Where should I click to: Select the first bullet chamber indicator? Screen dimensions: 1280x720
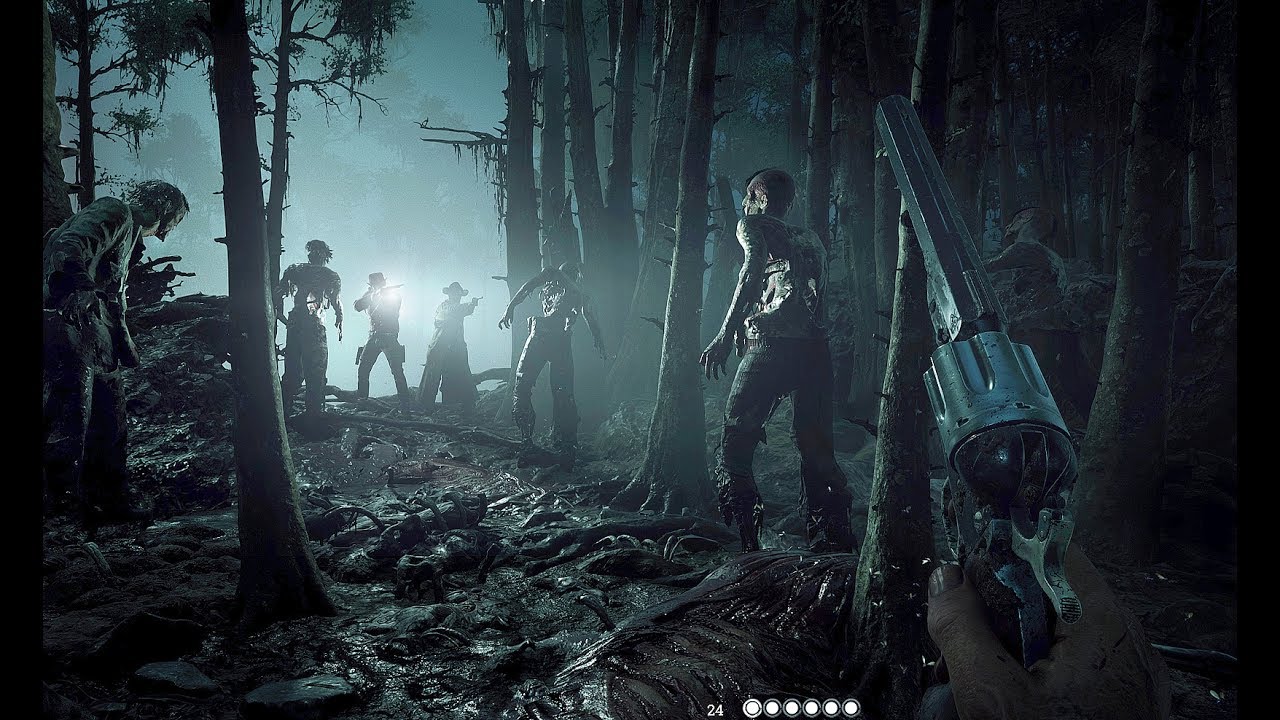pyautogui.click(x=753, y=706)
